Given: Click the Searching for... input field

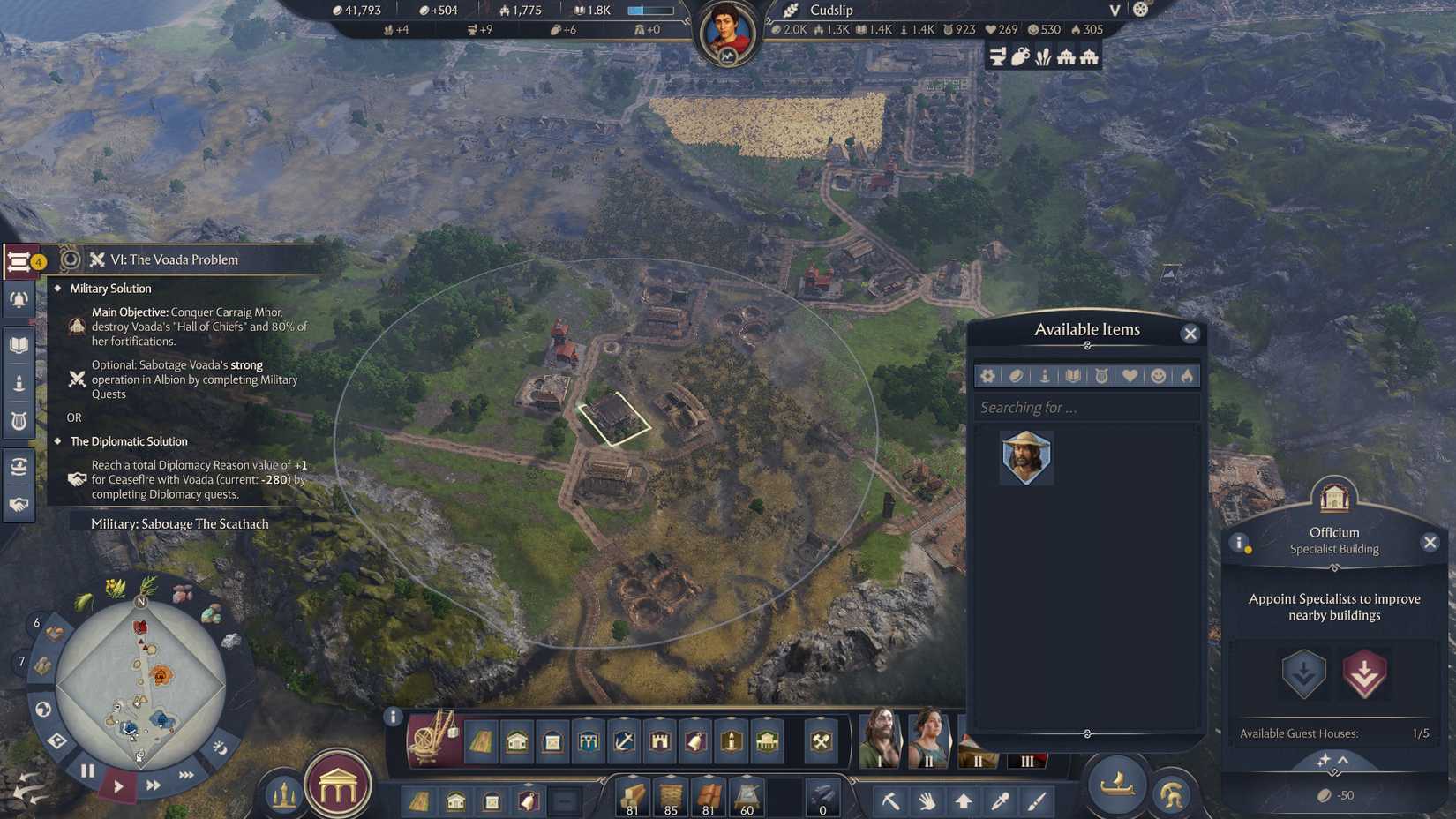Looking at the screenshot, I should tap(1085, 407).
